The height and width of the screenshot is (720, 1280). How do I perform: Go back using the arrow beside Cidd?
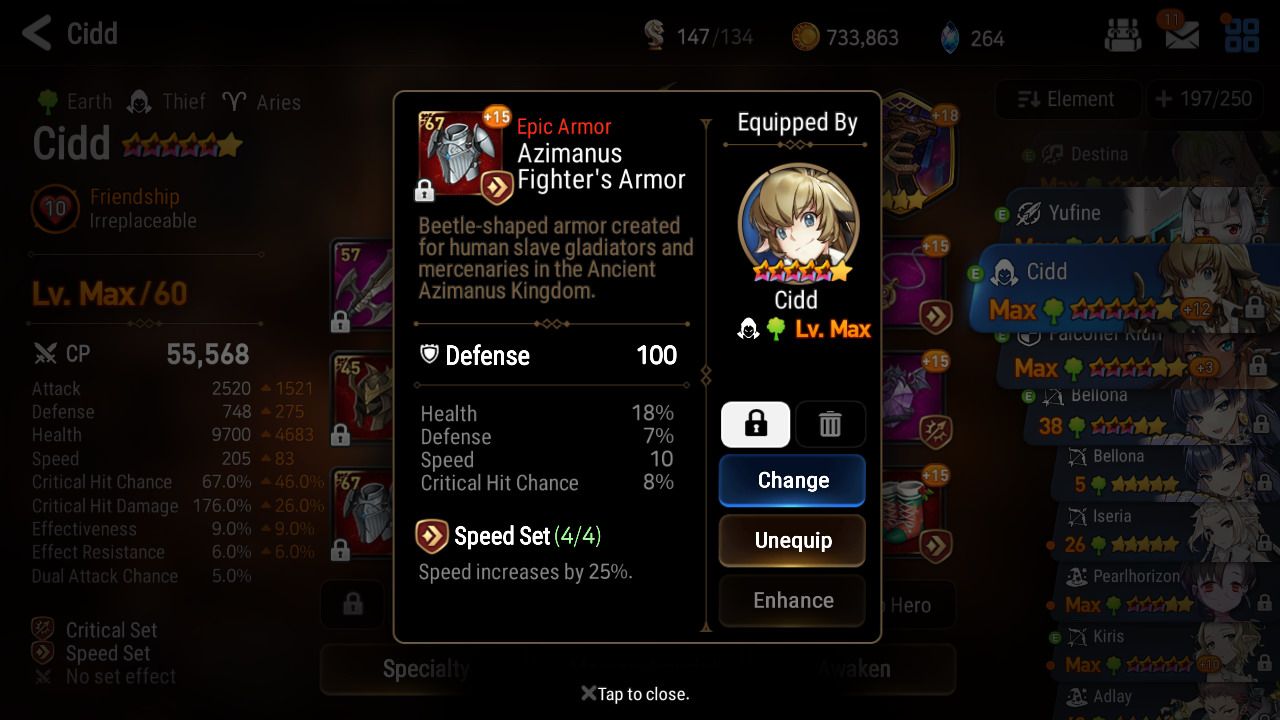(37, 33)
